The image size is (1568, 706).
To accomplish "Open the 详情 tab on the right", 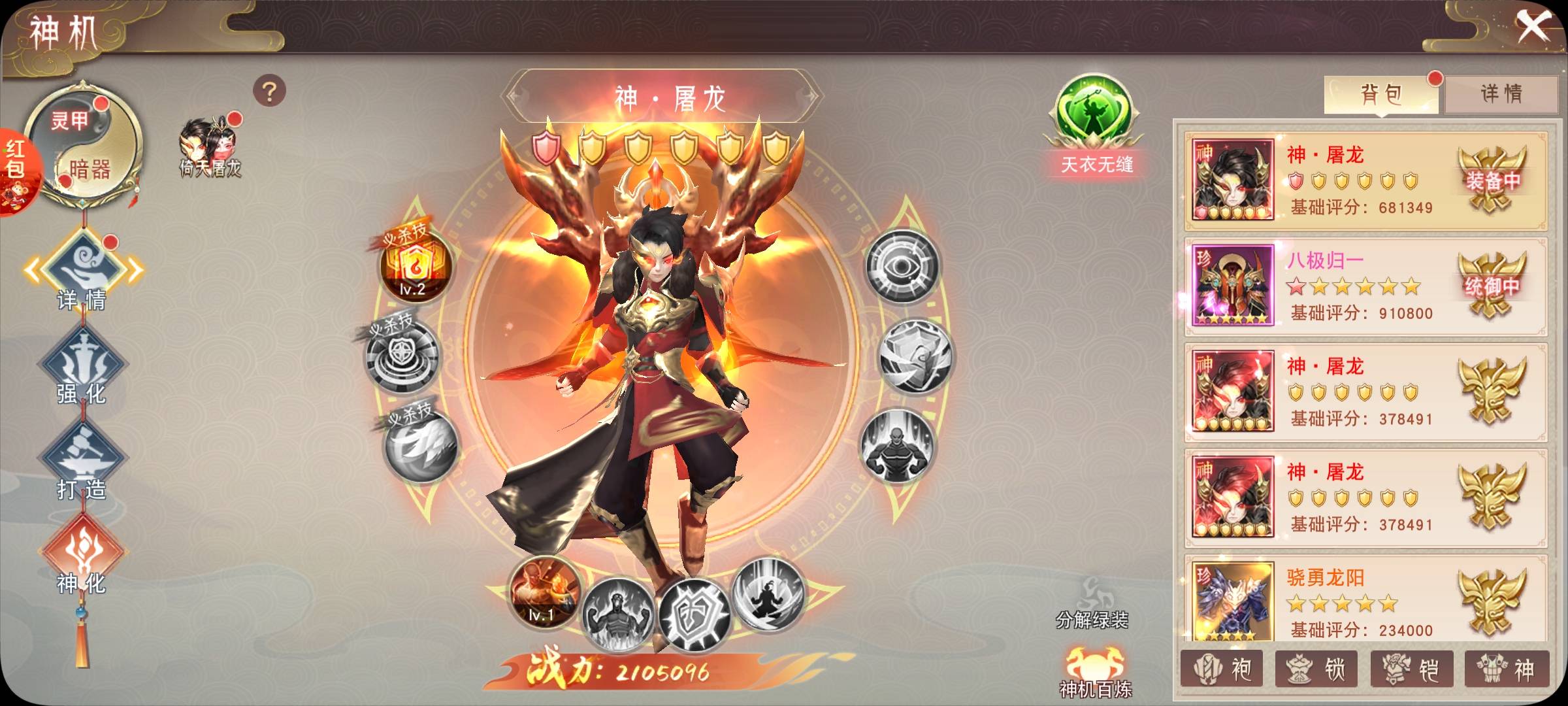I will coord(1501,94).
